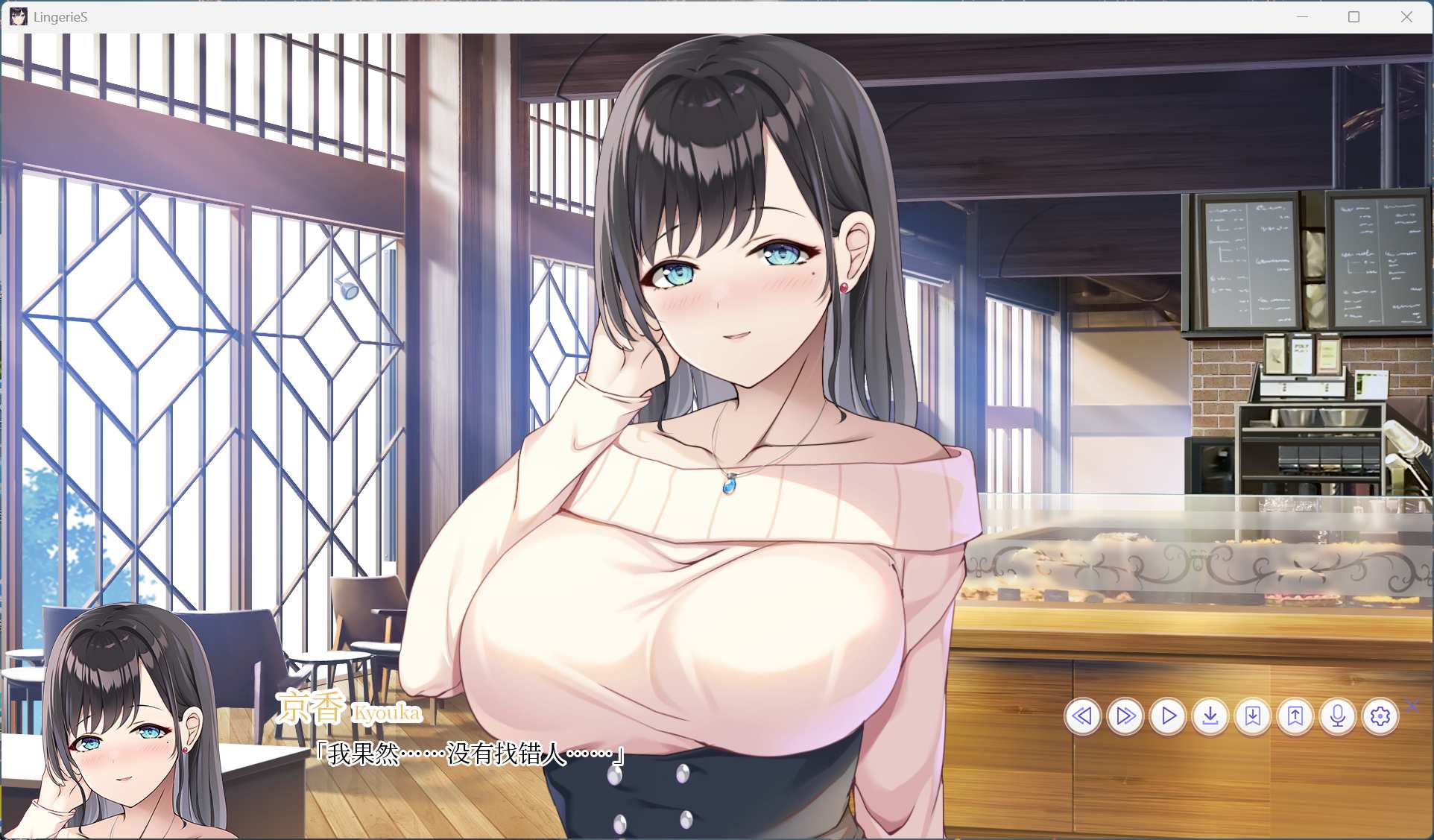Click the rewind control to review history
Viewport: 1434px width, 840px height.
(1083, 716)
